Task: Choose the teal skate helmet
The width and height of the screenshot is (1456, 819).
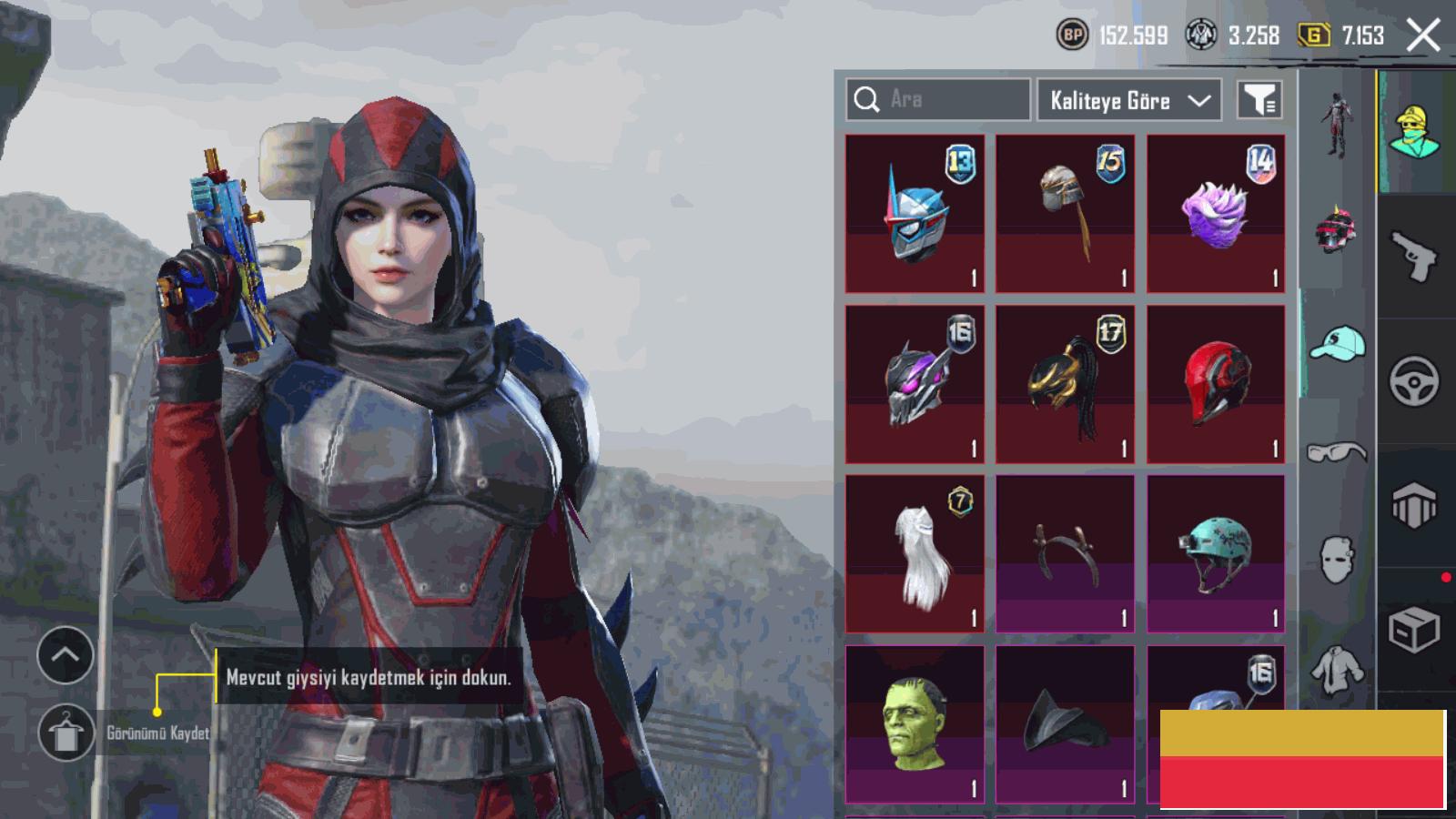Action: coord(1216,553)
